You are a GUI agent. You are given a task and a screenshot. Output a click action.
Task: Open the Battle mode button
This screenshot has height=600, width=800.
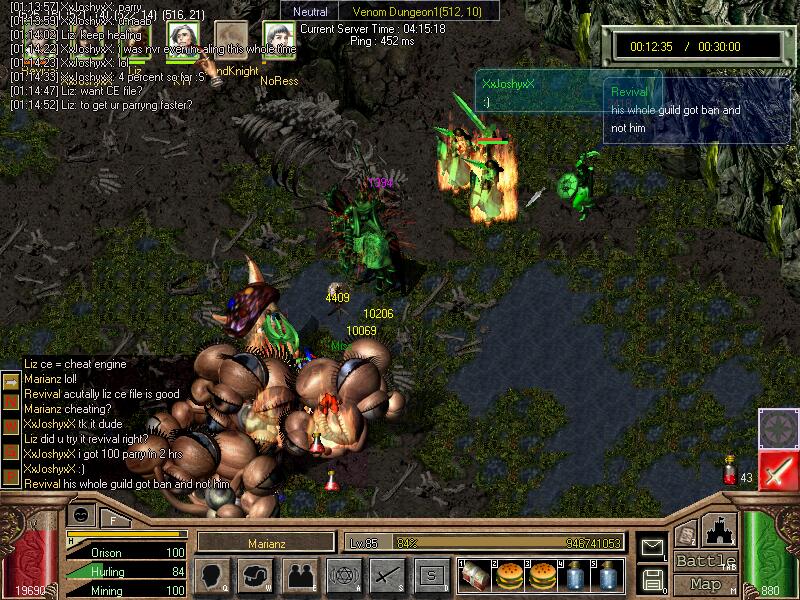(x=706, y=561)
